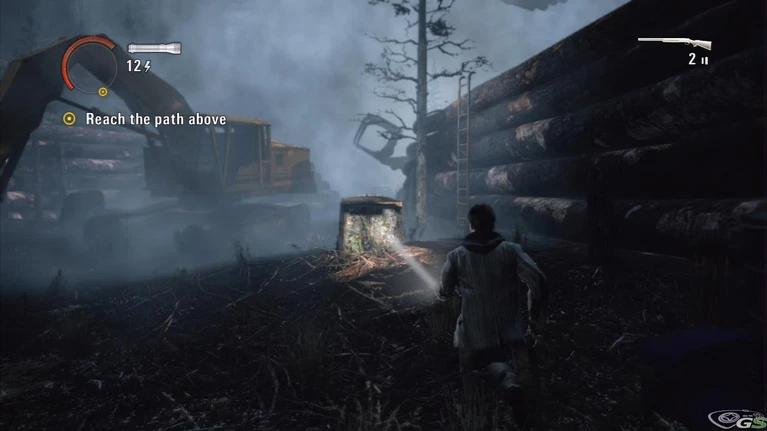Click the circular compass radar gauge

pyautogui.click(x=90, y=65)
